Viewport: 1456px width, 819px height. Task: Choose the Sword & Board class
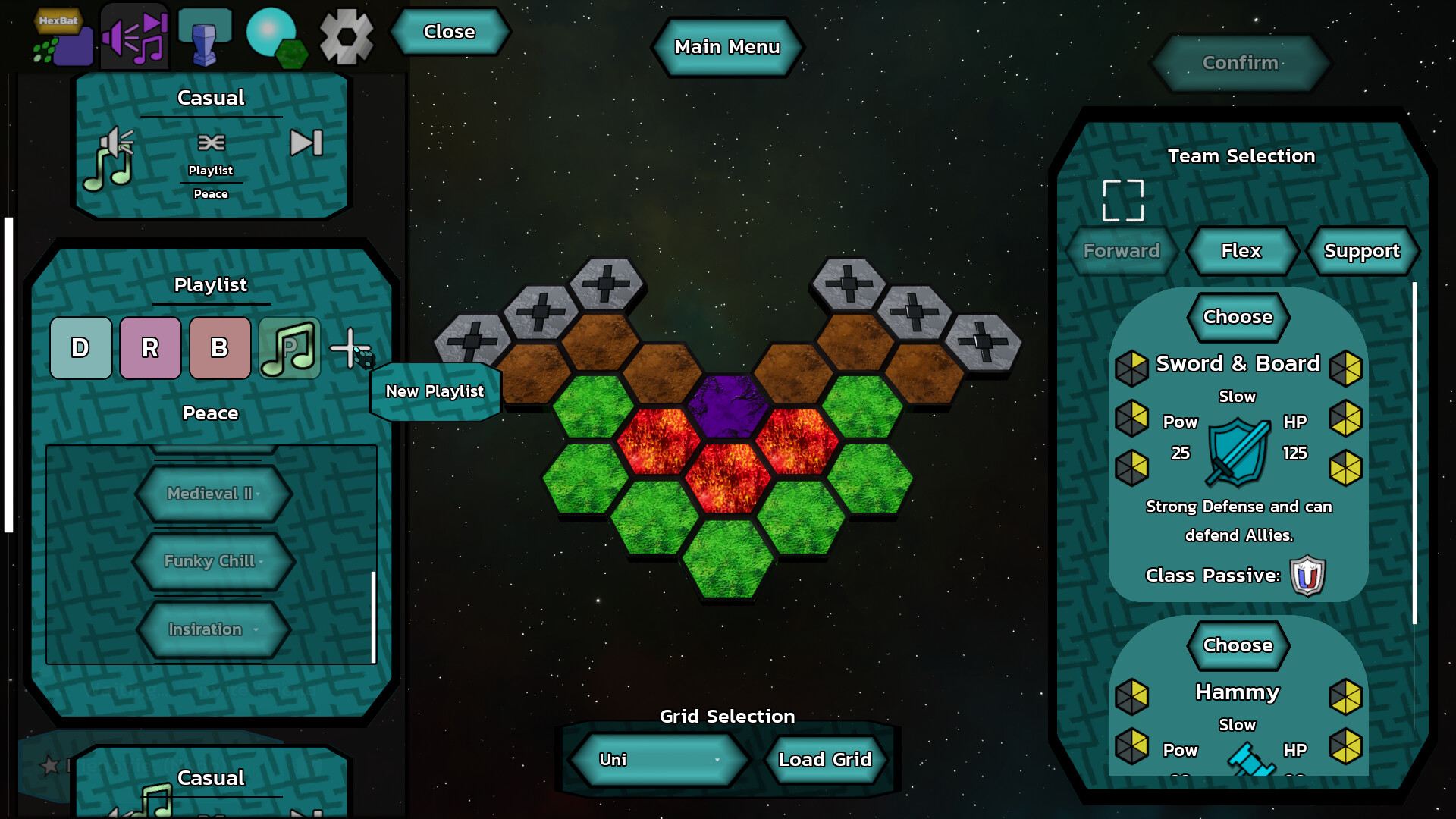tap(1237, 317)
